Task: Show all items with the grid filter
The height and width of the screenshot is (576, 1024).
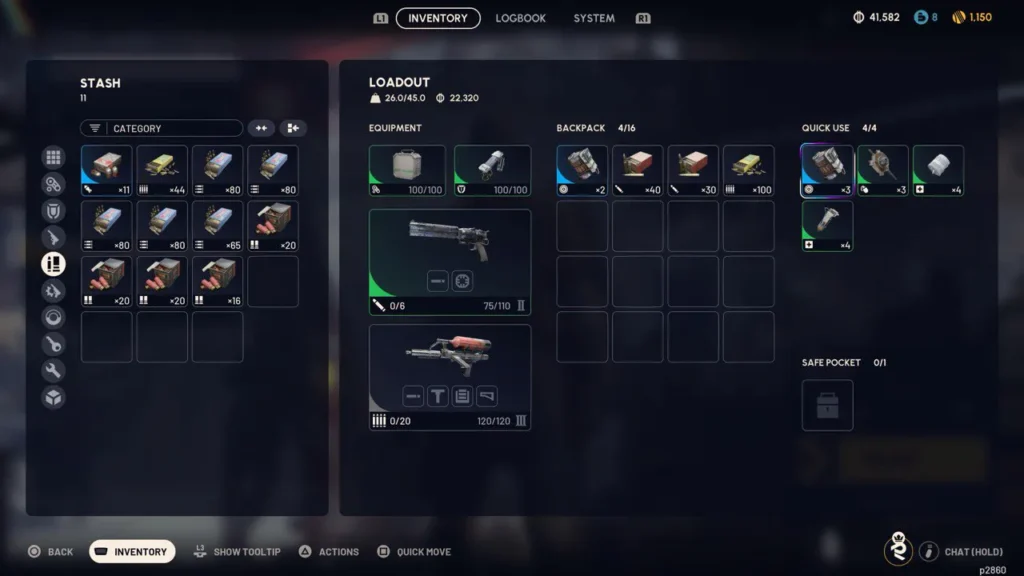Action: [x=53, y=157]
